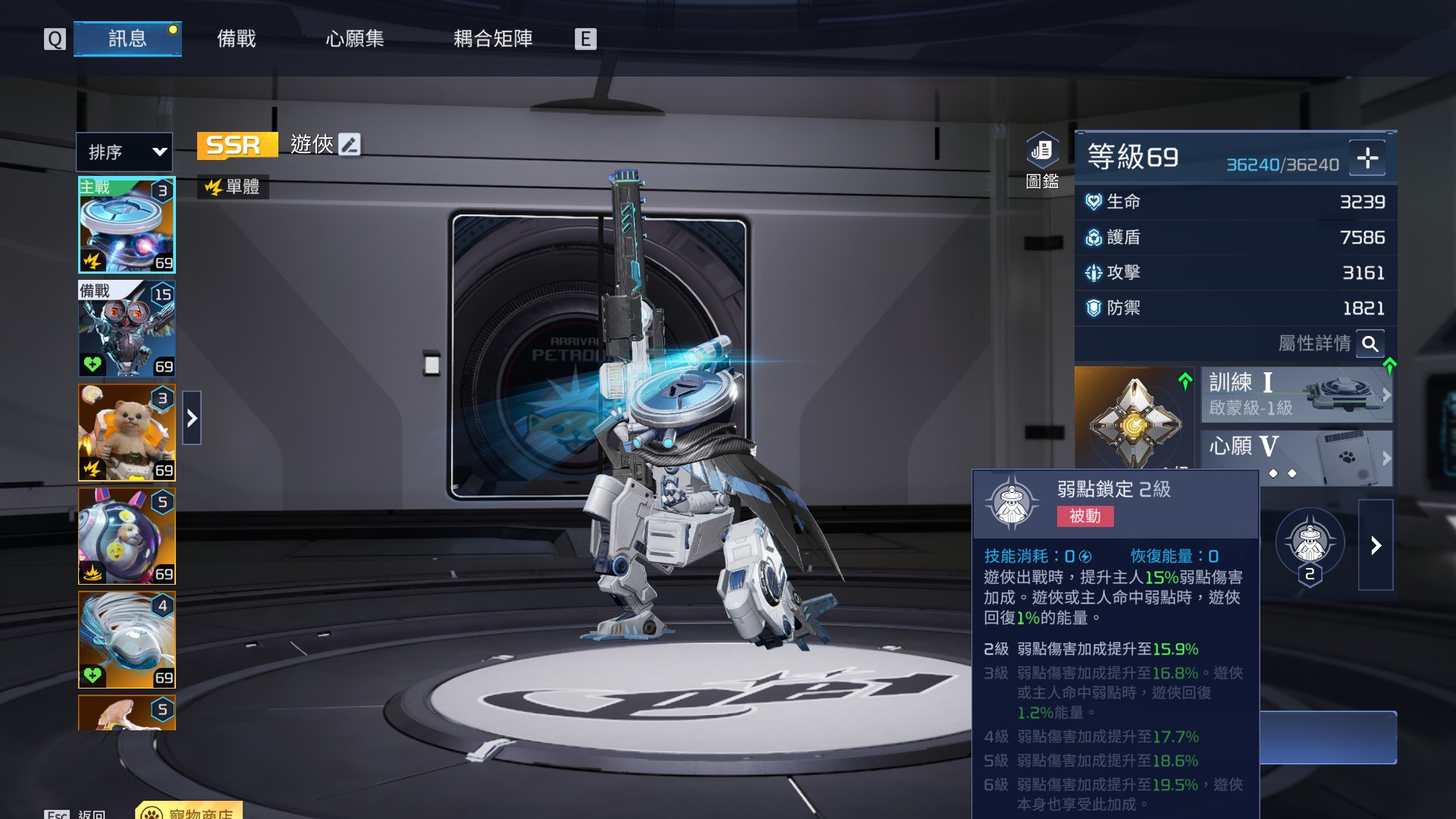Open the 排序 sort dropdown

coord(124,152)
